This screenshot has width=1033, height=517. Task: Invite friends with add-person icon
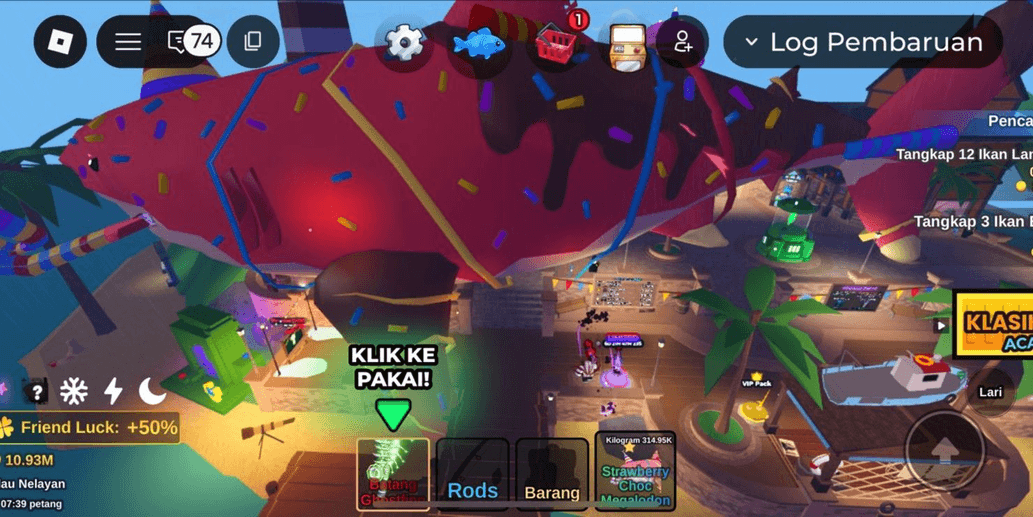[x=683, y=42]
